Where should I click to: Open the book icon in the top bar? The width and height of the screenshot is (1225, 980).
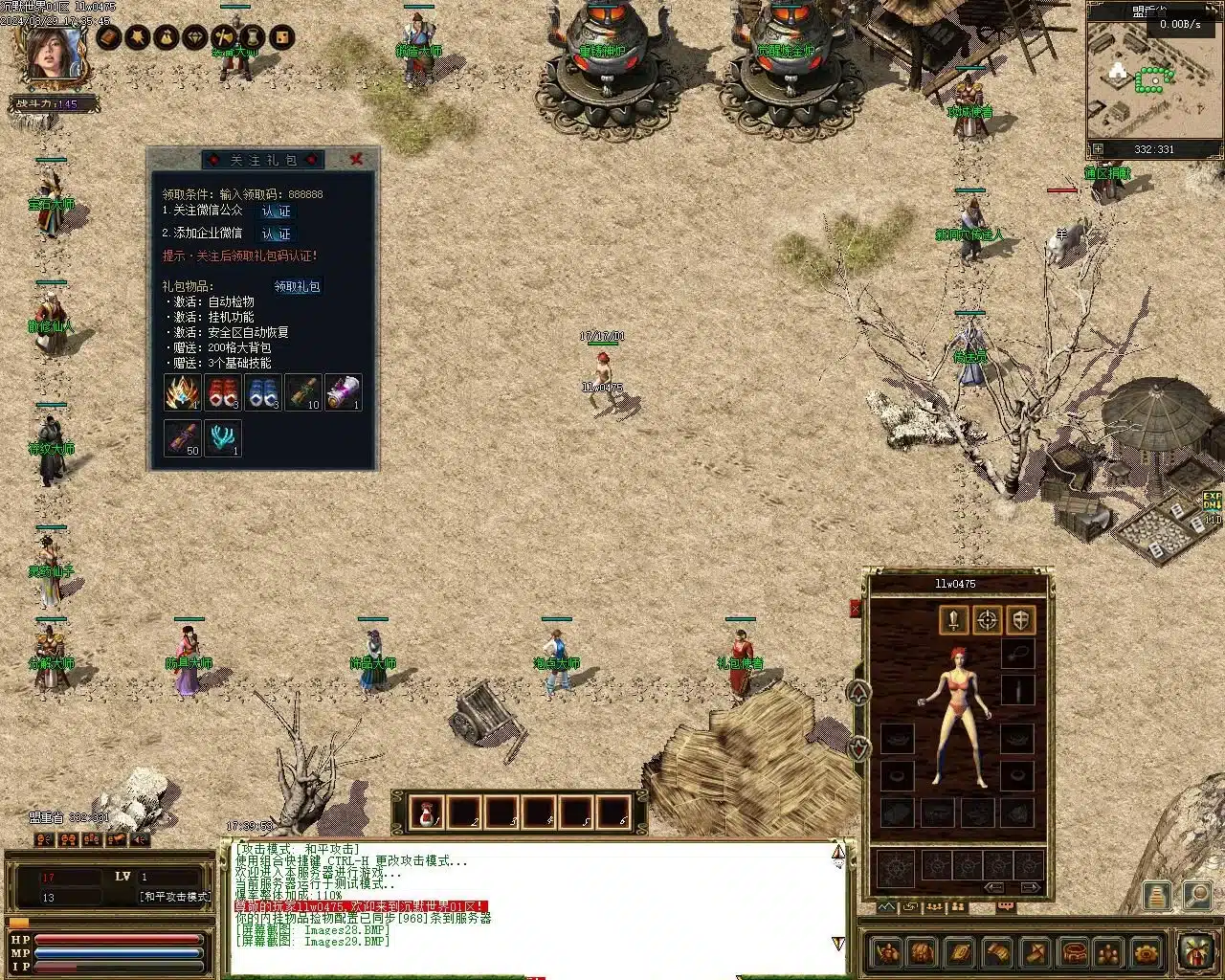(109, 37)
